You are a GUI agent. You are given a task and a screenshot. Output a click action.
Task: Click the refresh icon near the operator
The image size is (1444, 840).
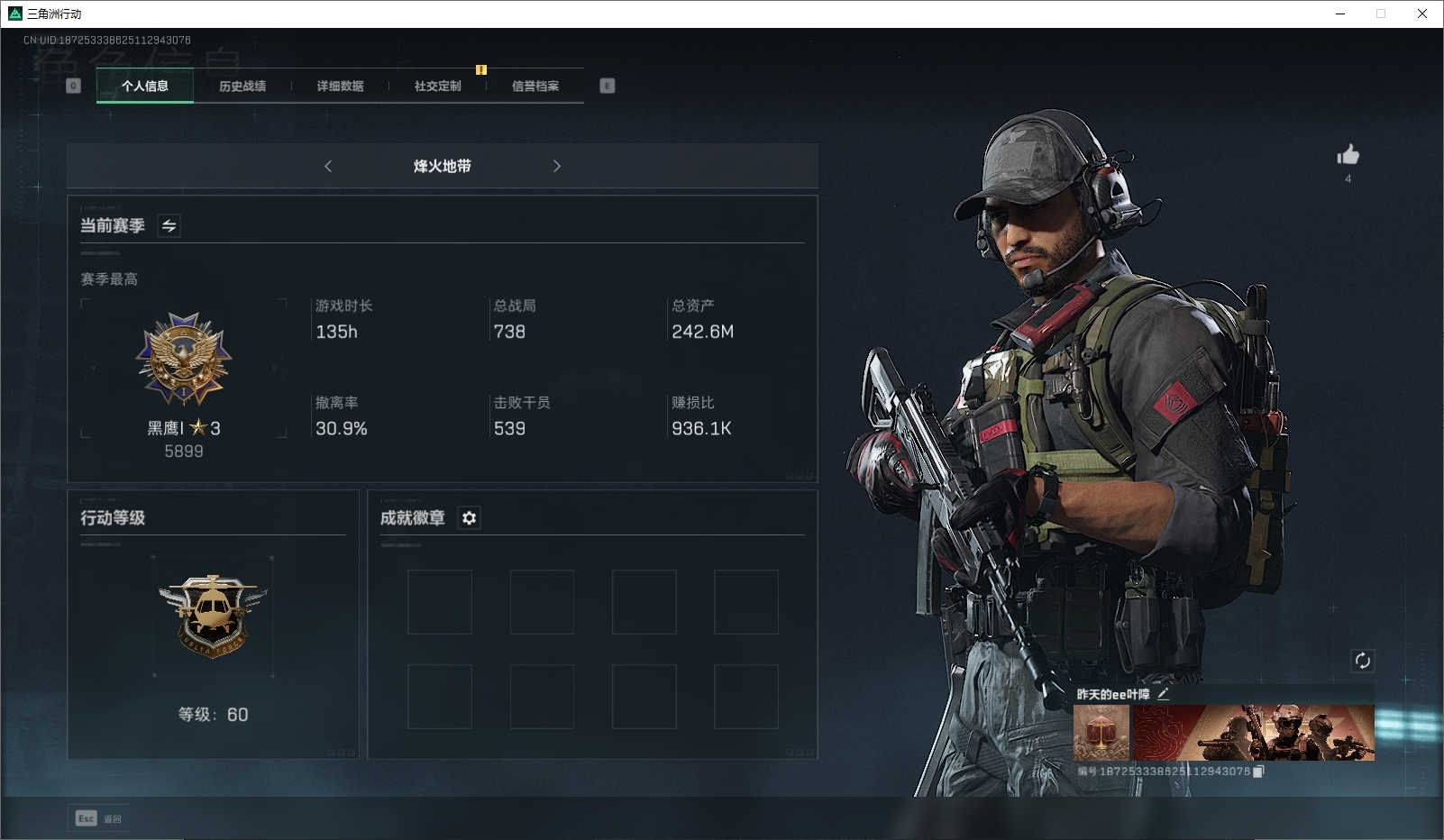[1362, 661]
